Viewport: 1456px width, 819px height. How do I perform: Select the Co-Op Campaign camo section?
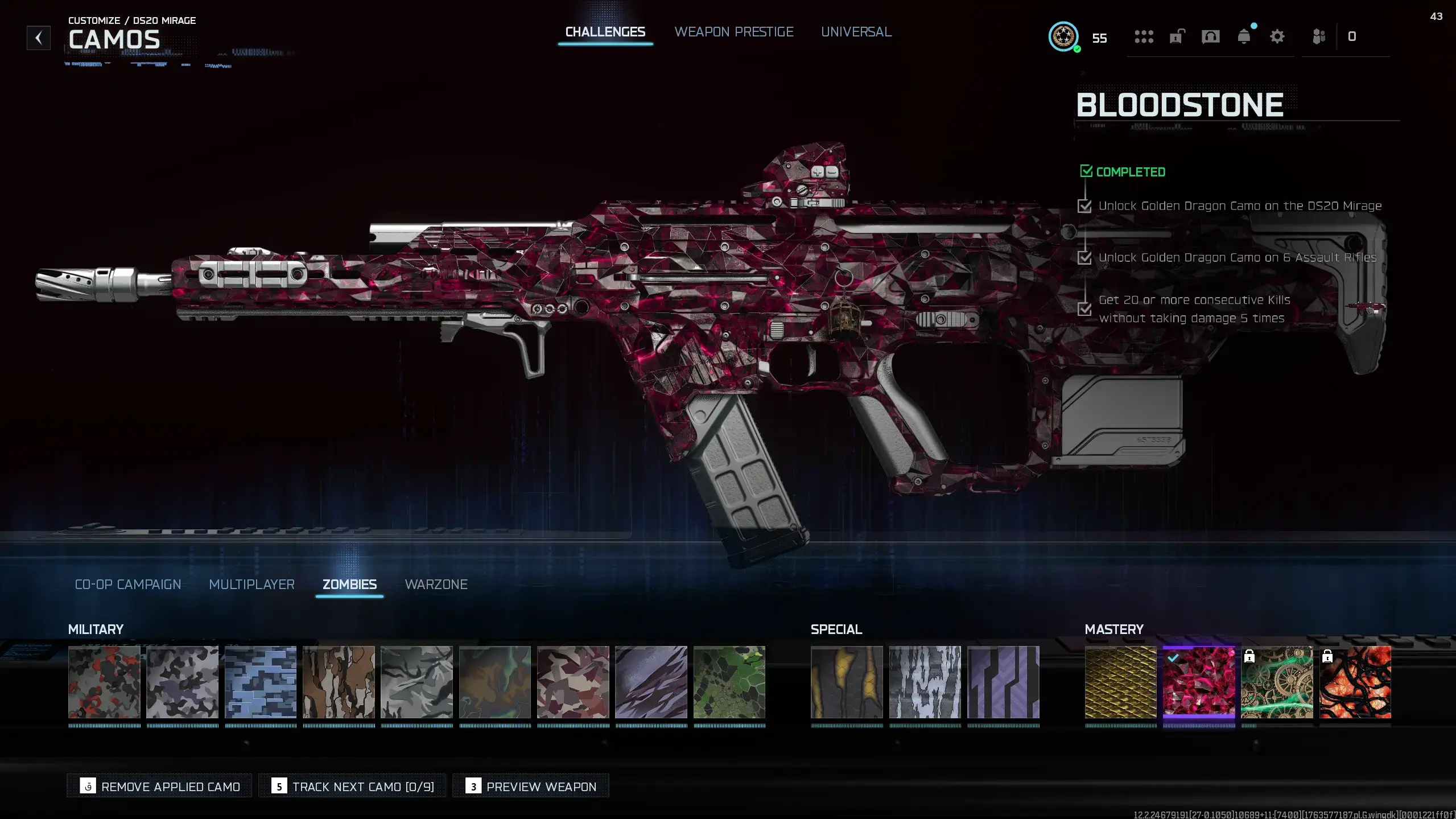point(127,585)
